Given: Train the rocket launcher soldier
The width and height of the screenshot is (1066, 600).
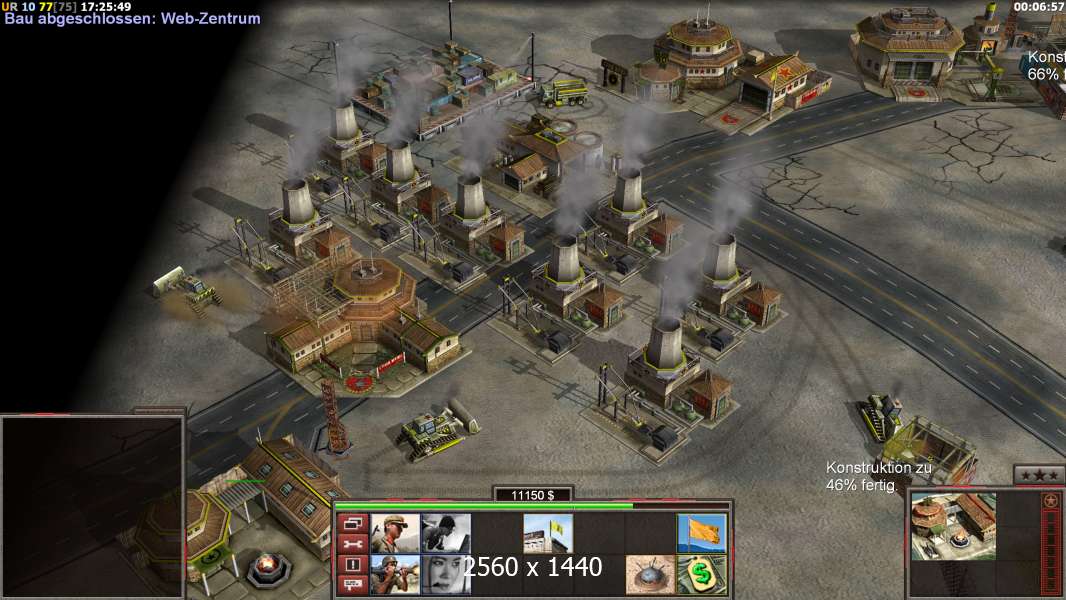Looking at the screenshot, I should pos(395,575).
